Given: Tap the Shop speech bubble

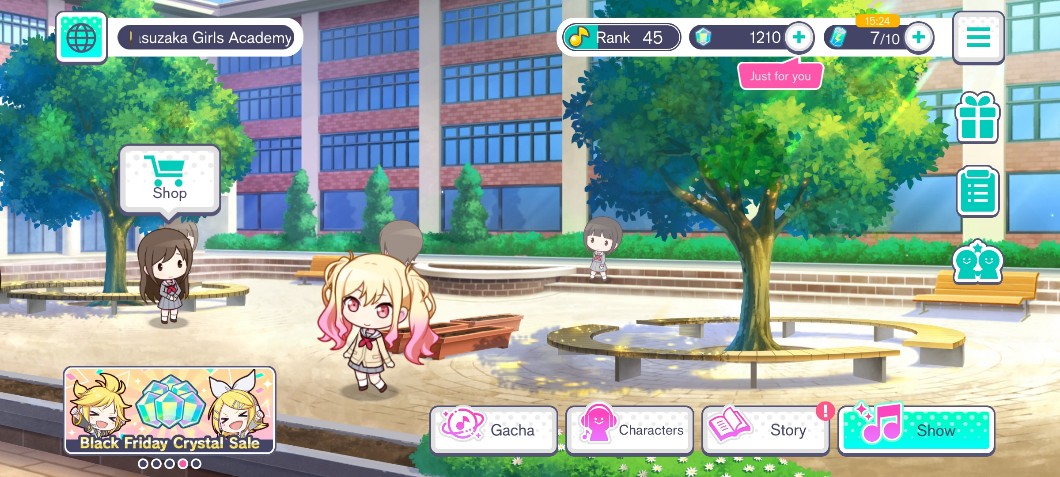Looking at the screenshot, I should click(x=169, y=179).
